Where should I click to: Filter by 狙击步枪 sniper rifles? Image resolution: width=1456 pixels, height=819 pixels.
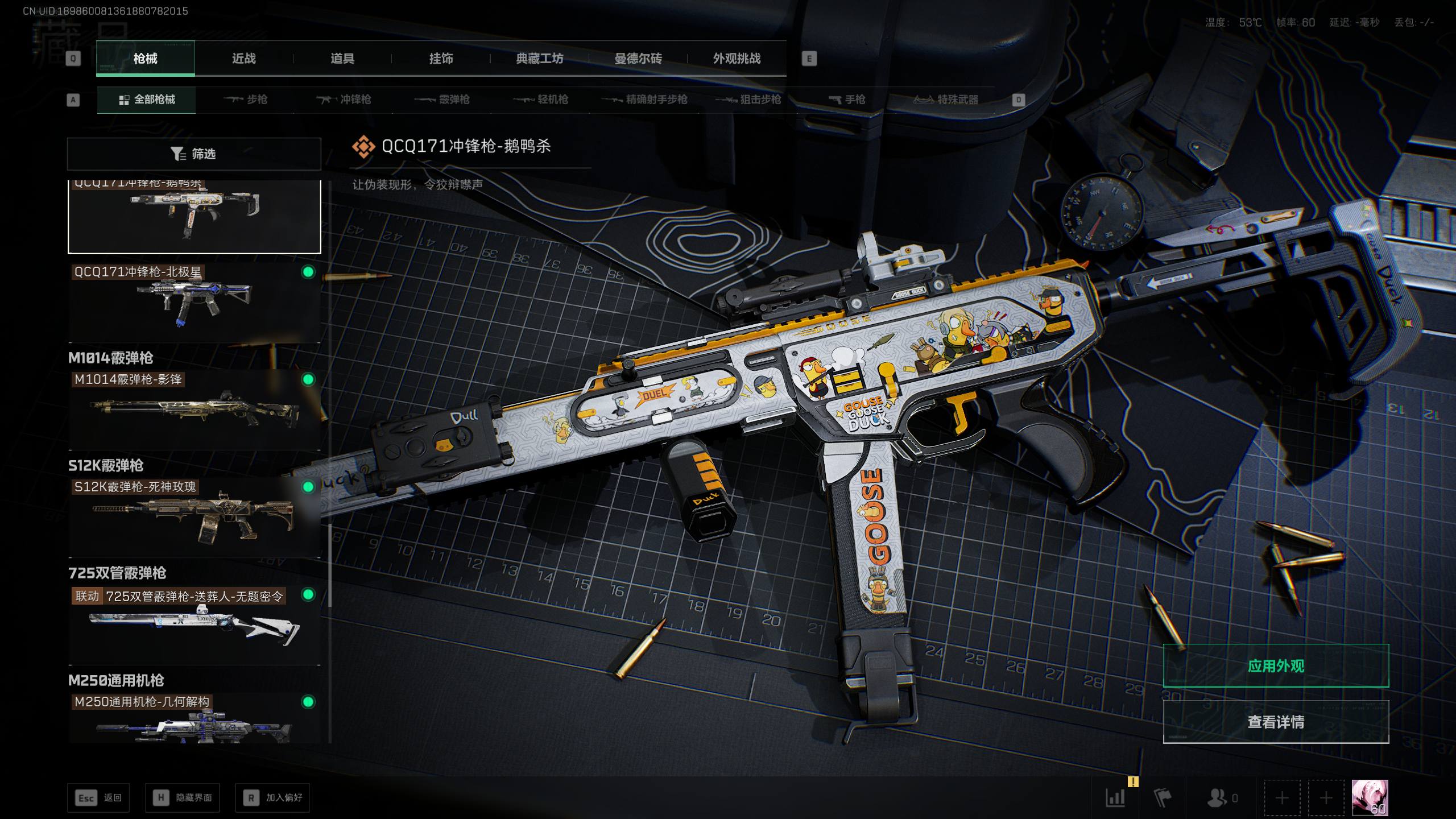pyautogui.click(x=748, y=100)
